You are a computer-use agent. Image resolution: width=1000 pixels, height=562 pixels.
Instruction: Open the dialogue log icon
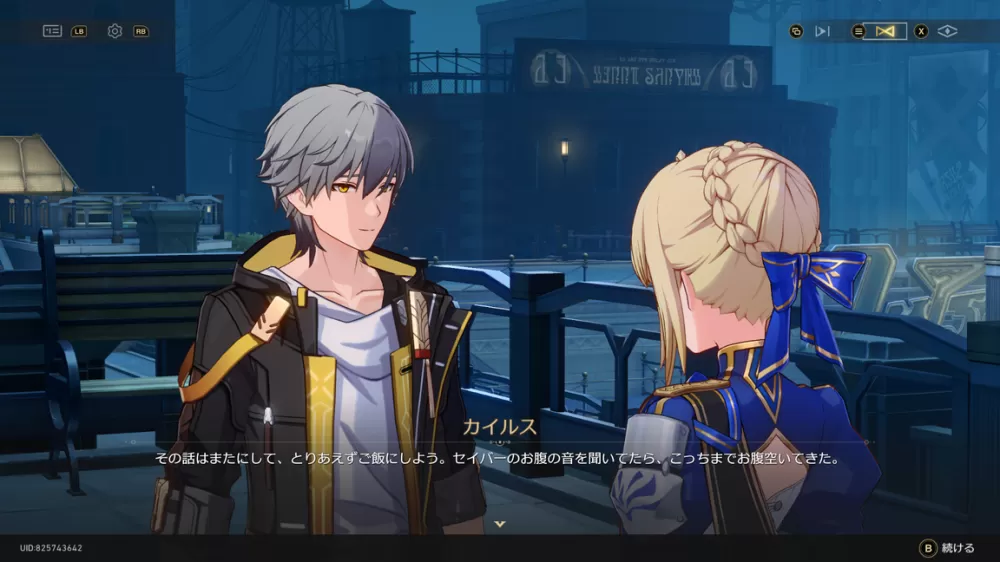click(52, 31)
